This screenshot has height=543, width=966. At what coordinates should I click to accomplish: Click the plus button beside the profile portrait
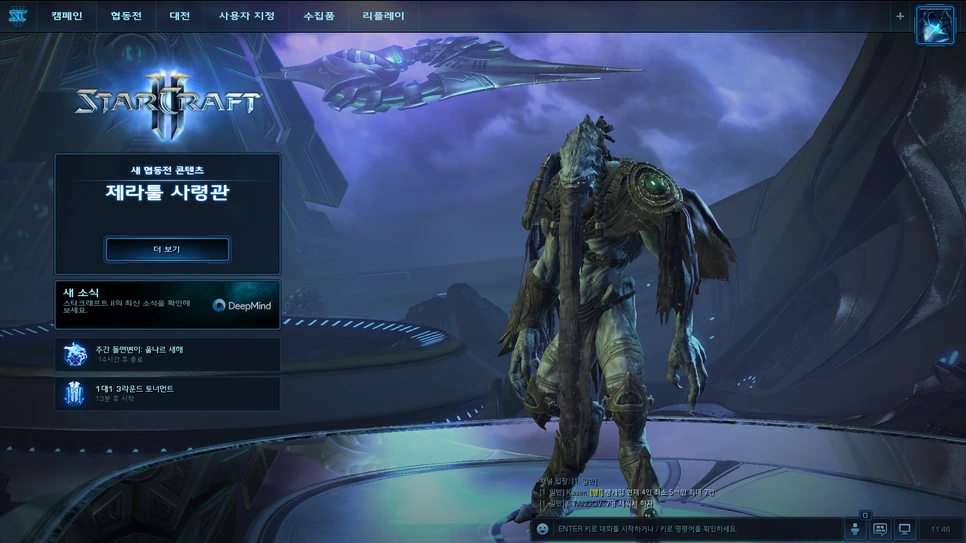click(x=900, y=16)
